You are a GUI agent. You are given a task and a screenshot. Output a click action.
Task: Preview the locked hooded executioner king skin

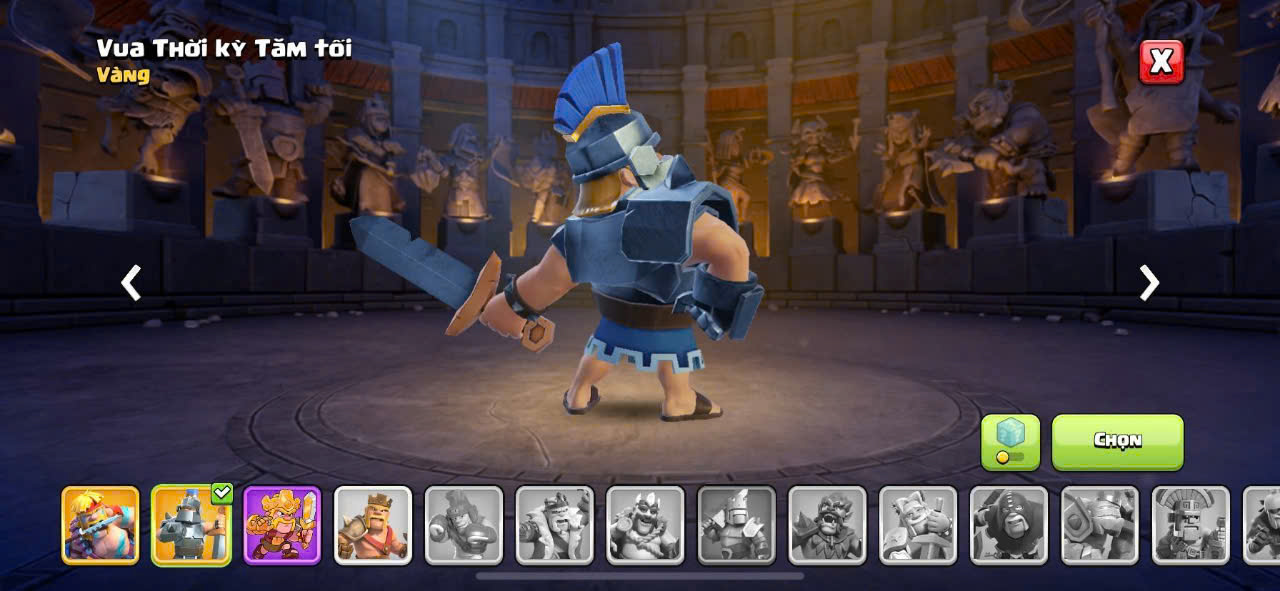1009,525
